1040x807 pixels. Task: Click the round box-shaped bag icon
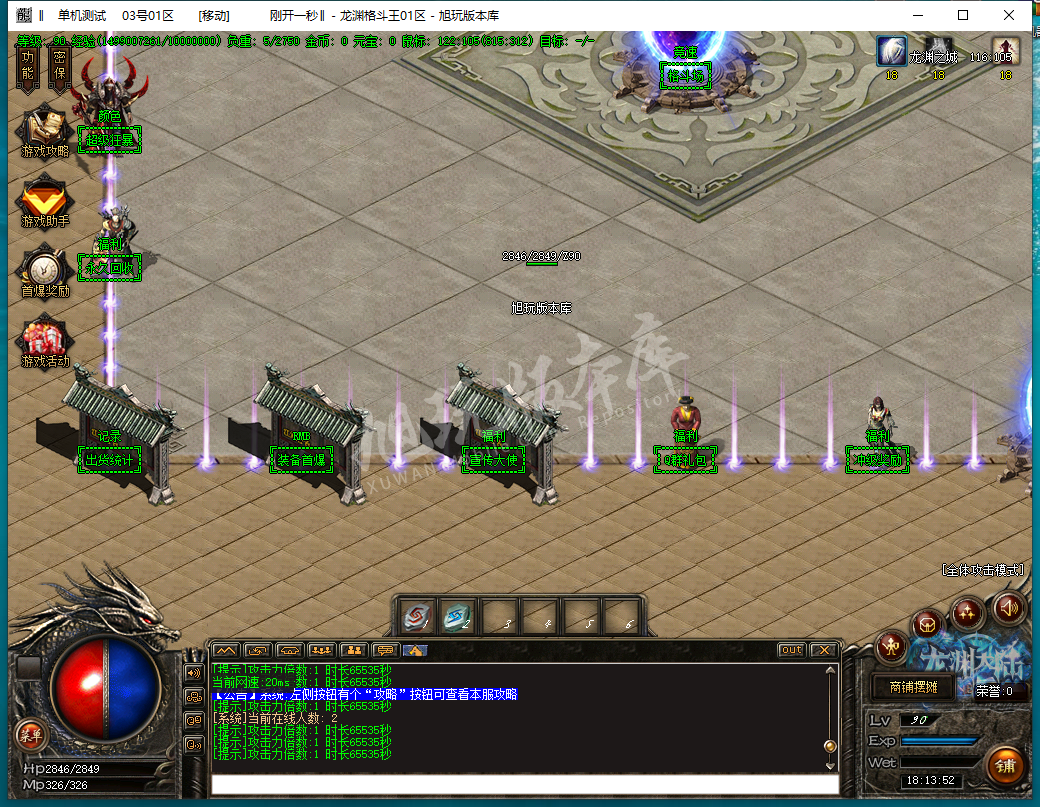pos(928,624)
